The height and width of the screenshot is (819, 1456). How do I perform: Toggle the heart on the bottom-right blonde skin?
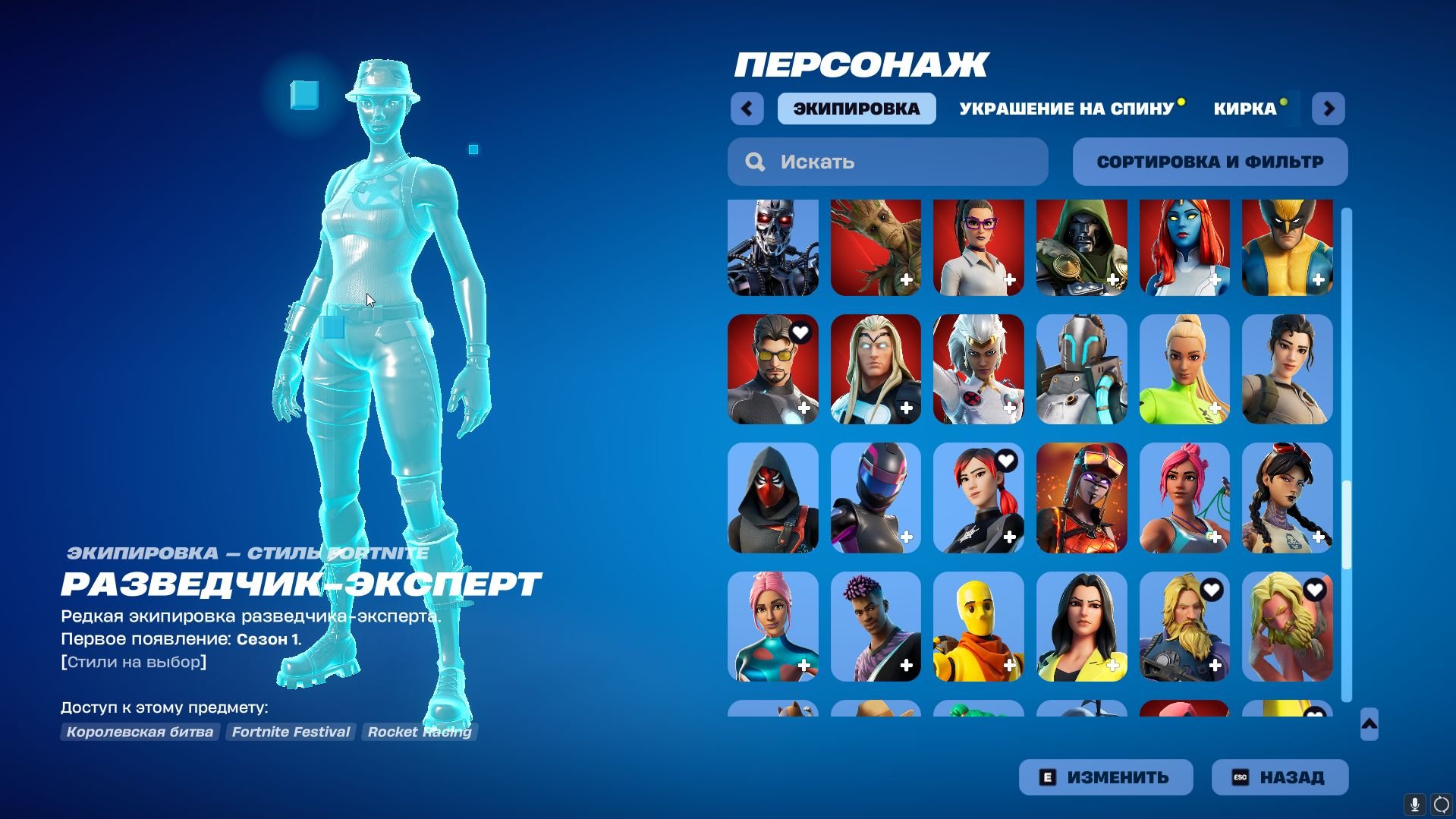pyautogui.click(x=1315, y=590)
